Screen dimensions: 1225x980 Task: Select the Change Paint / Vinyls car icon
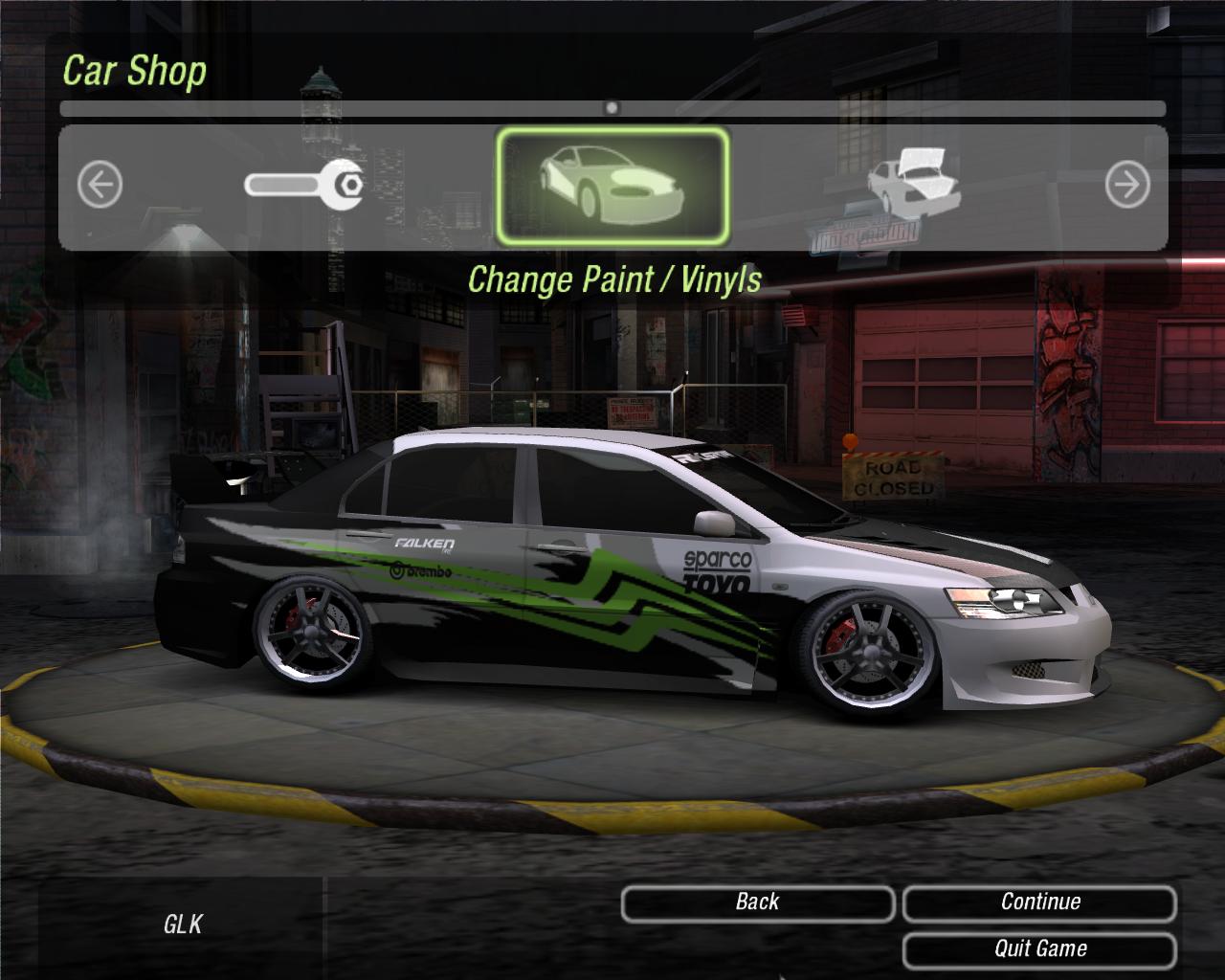612,186
